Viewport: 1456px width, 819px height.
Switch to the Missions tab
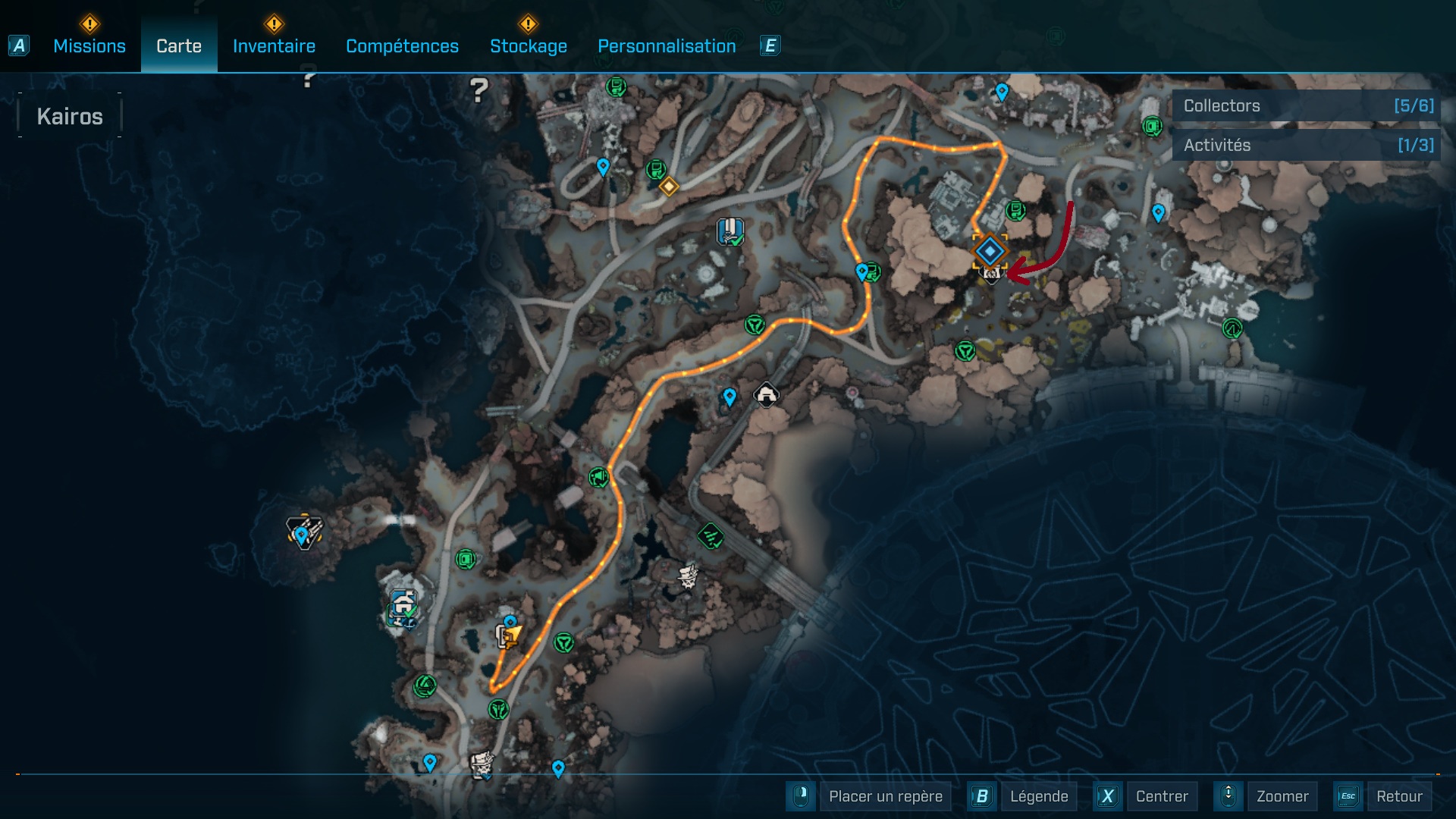89,46
